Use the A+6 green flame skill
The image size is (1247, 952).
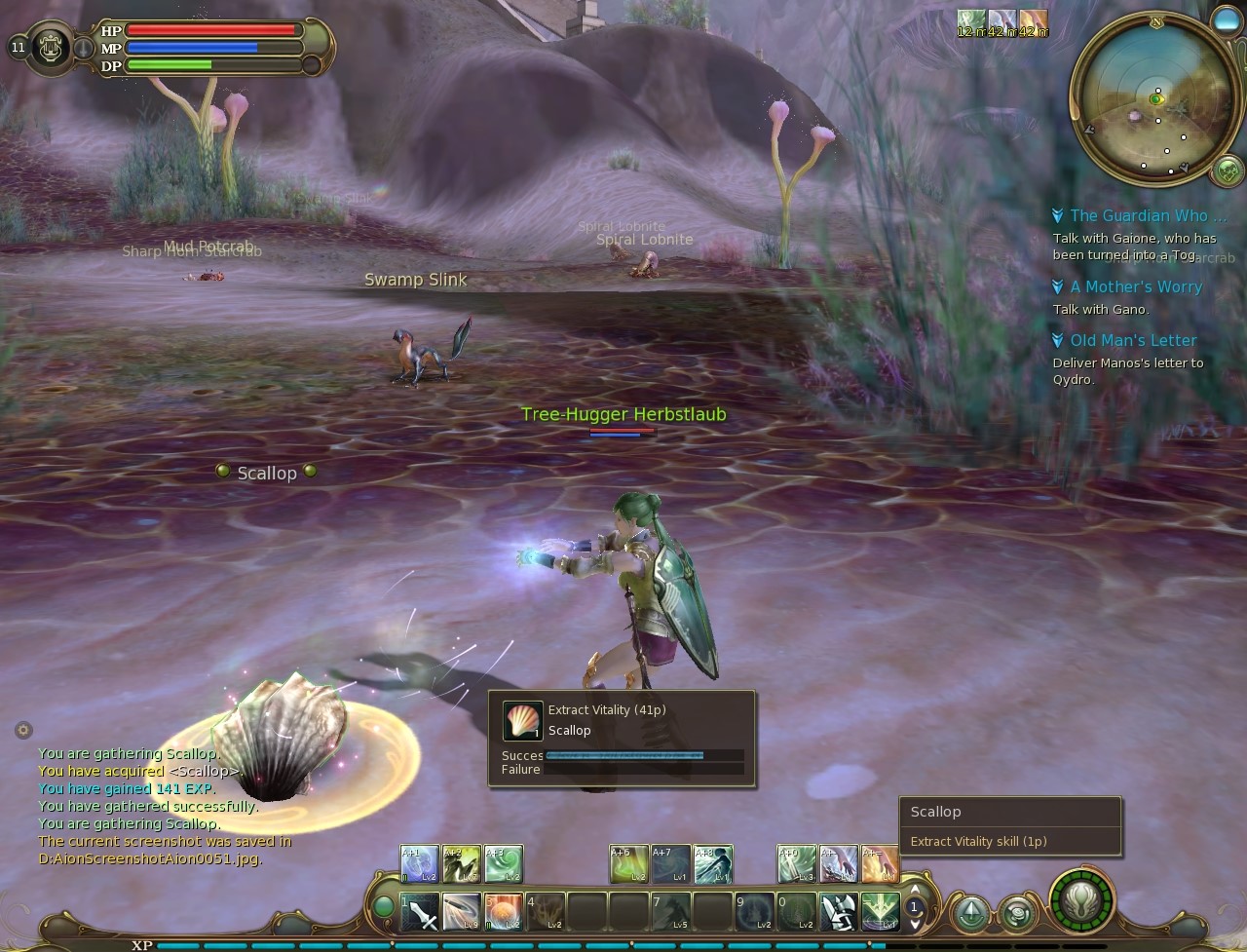[628, 864]
